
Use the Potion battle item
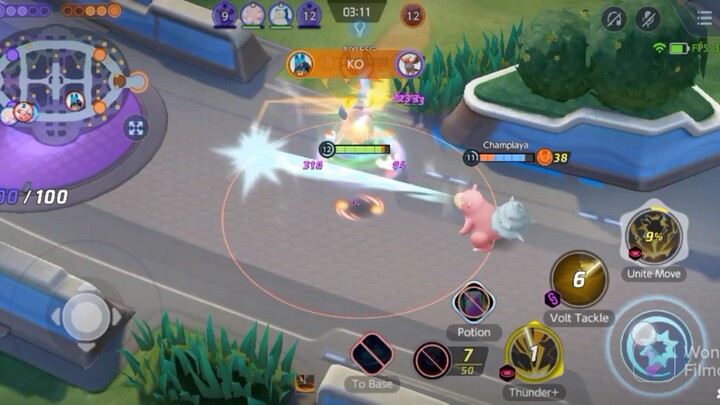473,302
